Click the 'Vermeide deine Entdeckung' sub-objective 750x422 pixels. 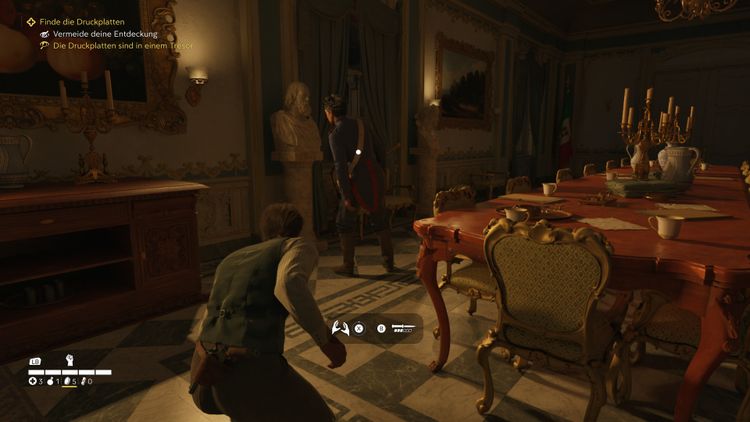(103, 33)
